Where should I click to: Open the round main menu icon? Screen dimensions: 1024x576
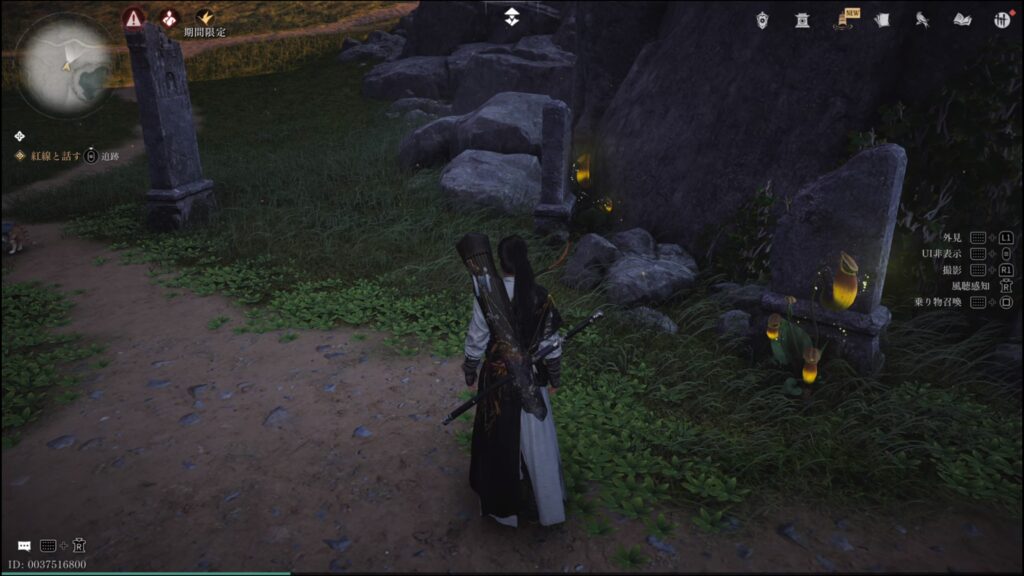[x=1002, y=19]
